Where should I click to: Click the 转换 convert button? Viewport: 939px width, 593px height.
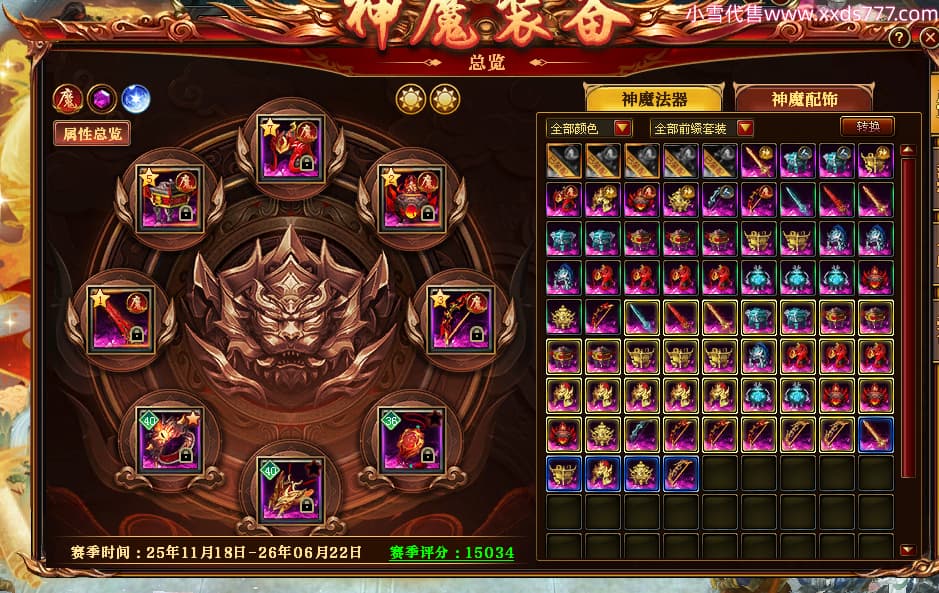(866, 127)
